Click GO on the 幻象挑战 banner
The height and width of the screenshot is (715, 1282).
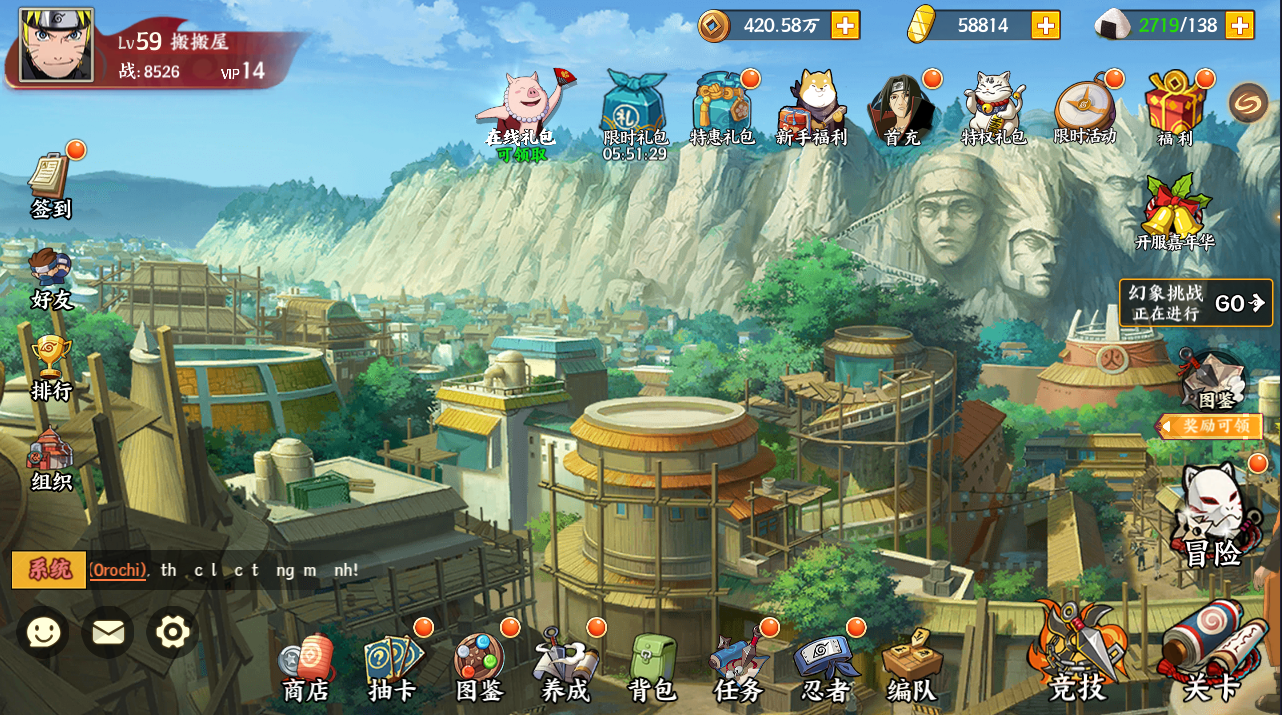point(1240,303)
